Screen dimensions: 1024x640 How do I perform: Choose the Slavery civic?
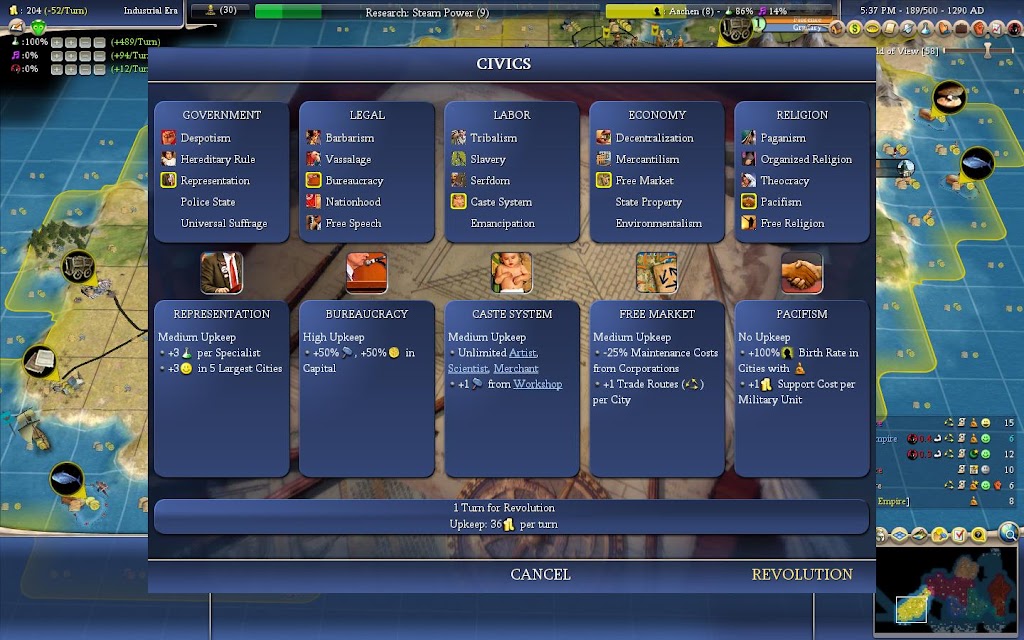(x=488, y=159)
